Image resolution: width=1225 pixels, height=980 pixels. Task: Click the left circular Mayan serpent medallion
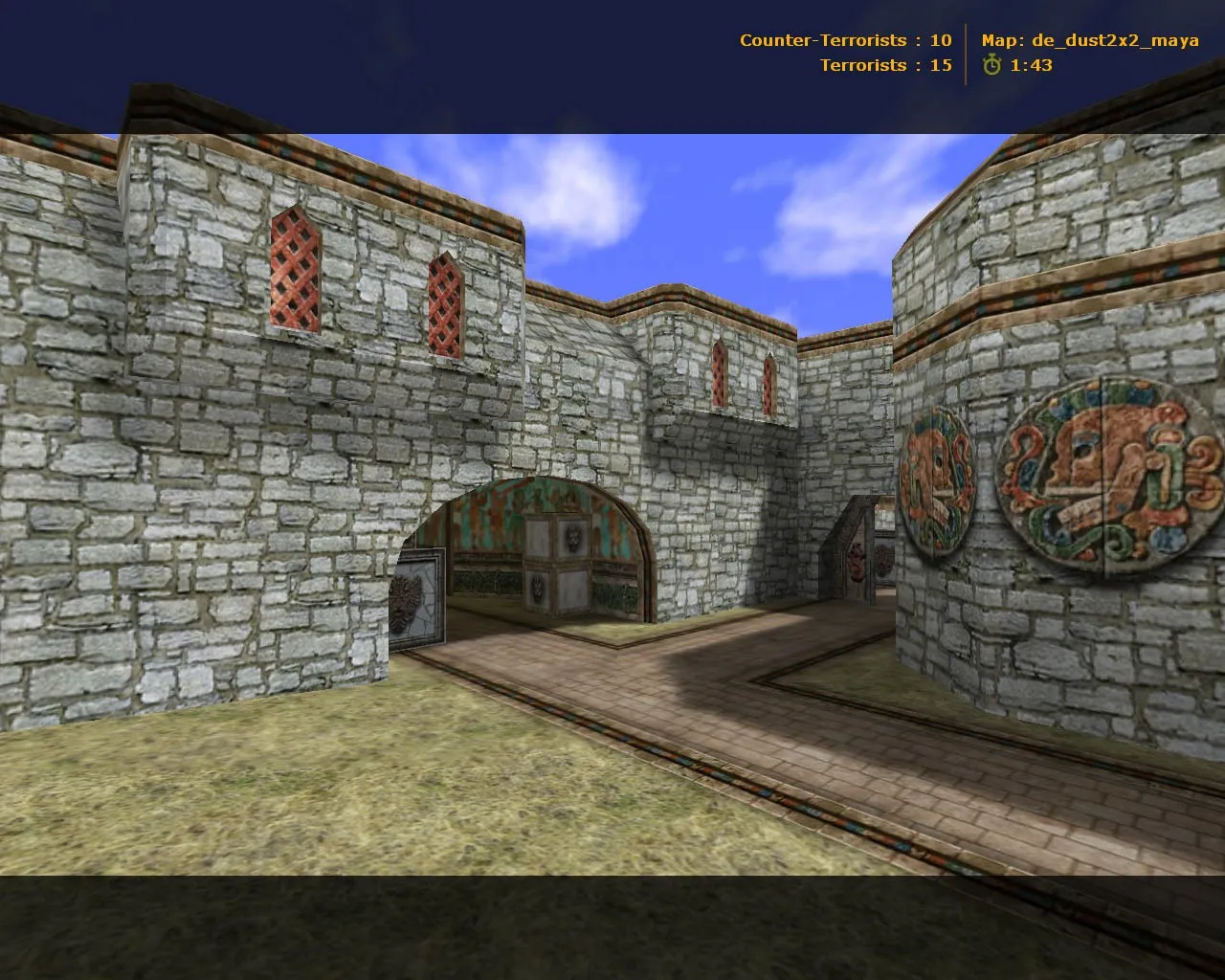936,479
